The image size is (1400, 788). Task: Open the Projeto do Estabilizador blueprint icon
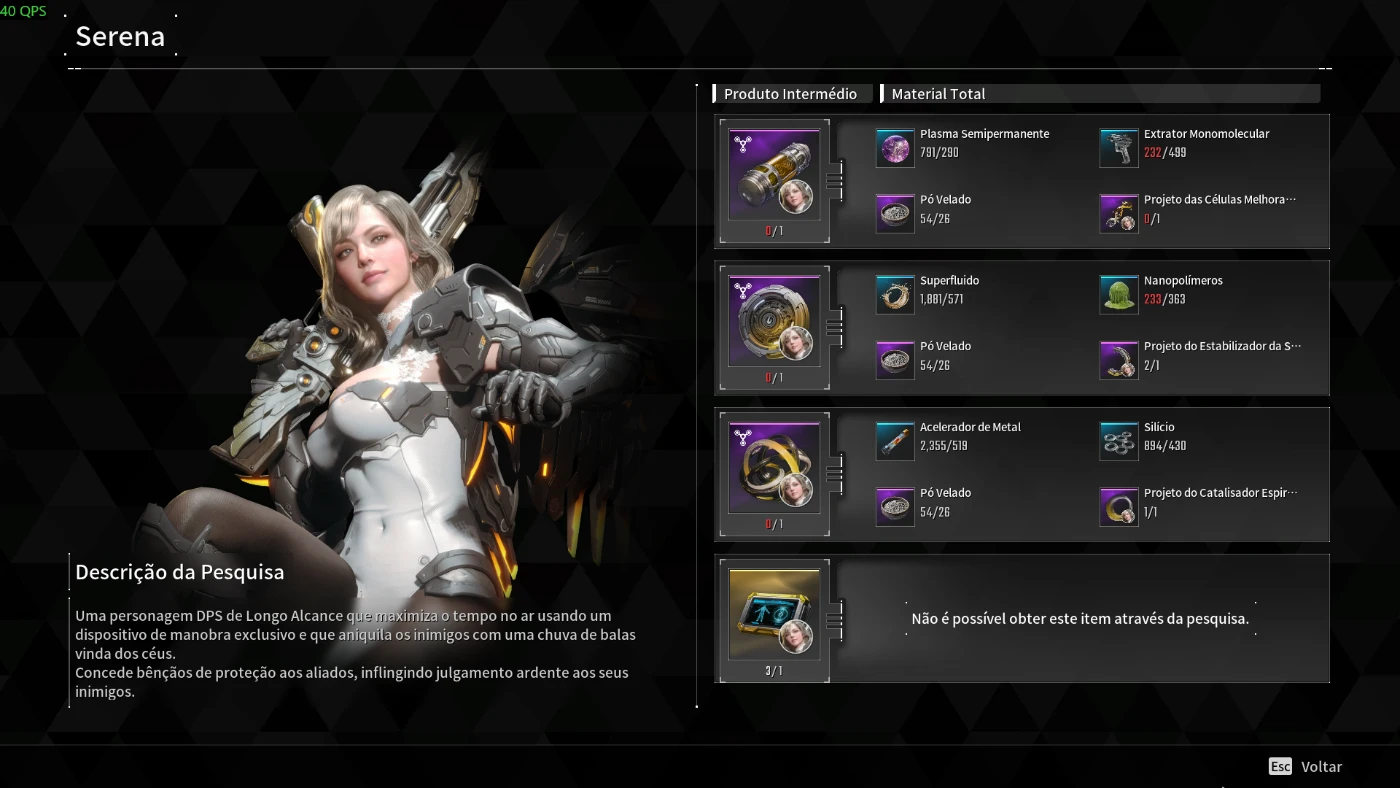click(x=1119, y=361)
